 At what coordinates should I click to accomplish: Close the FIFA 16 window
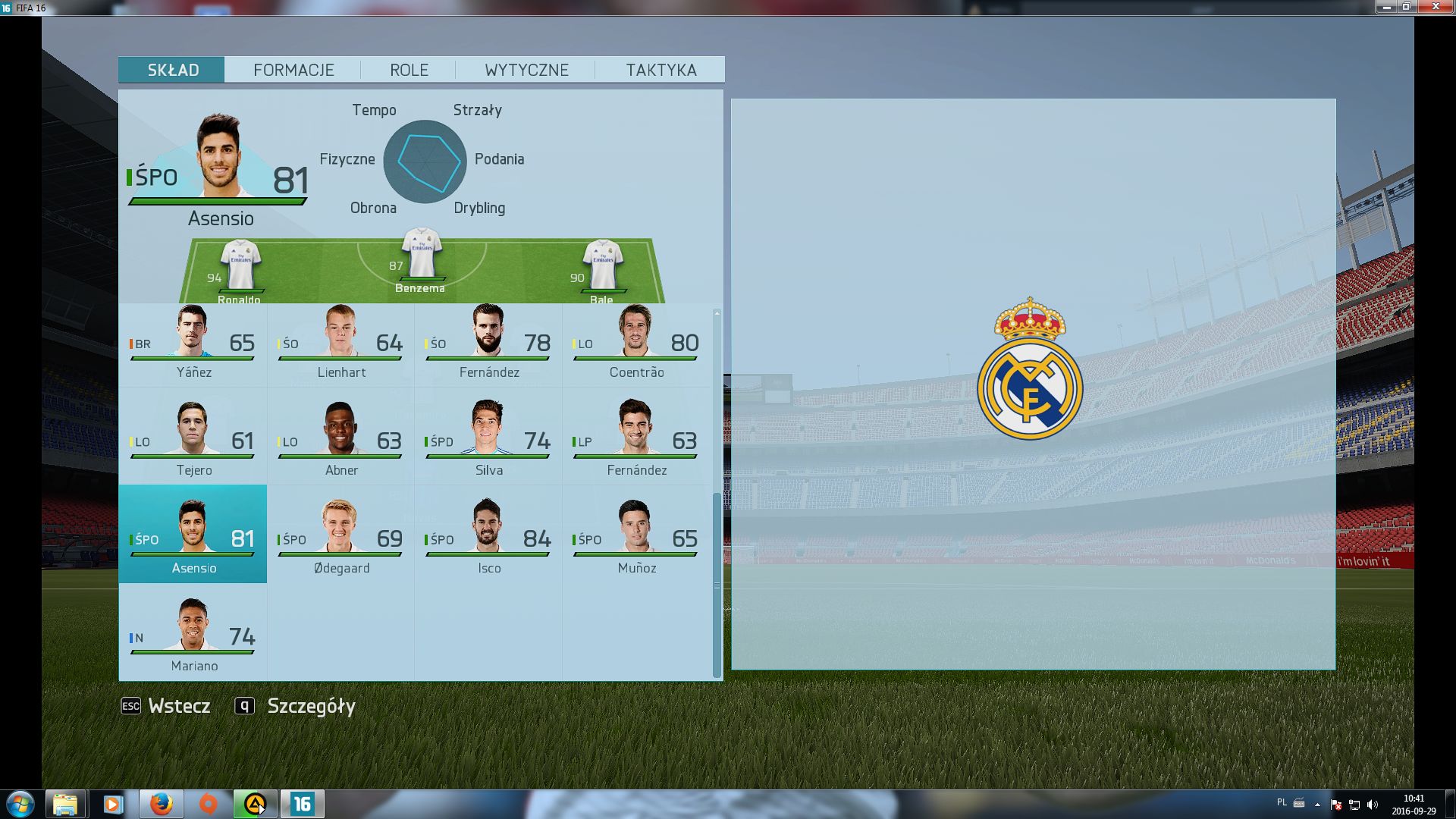1436,7
